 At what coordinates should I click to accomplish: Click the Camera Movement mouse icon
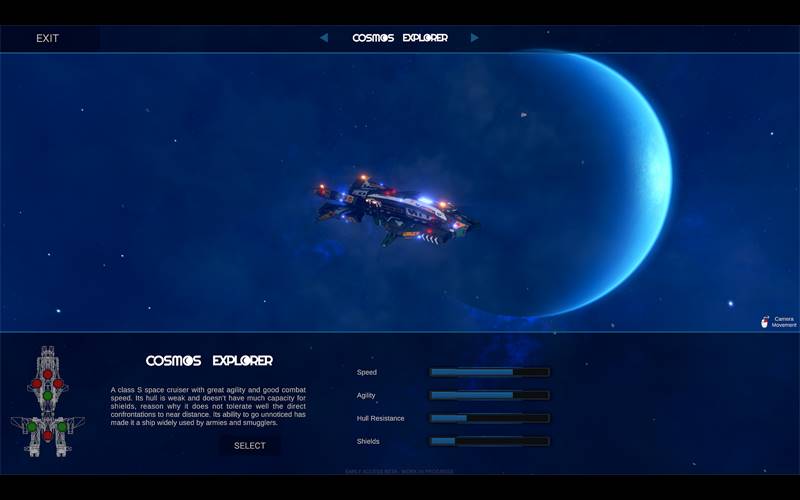[x=766, y=322]
